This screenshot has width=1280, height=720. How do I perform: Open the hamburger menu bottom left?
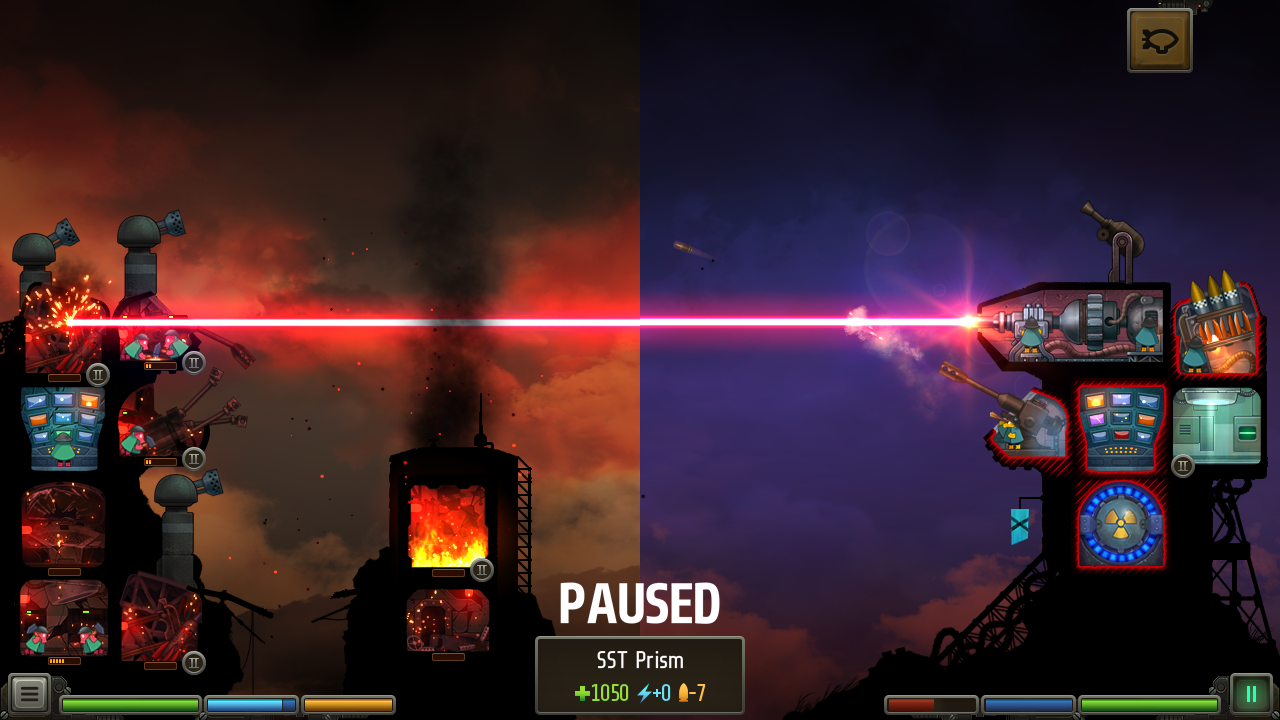coord(30,692)
